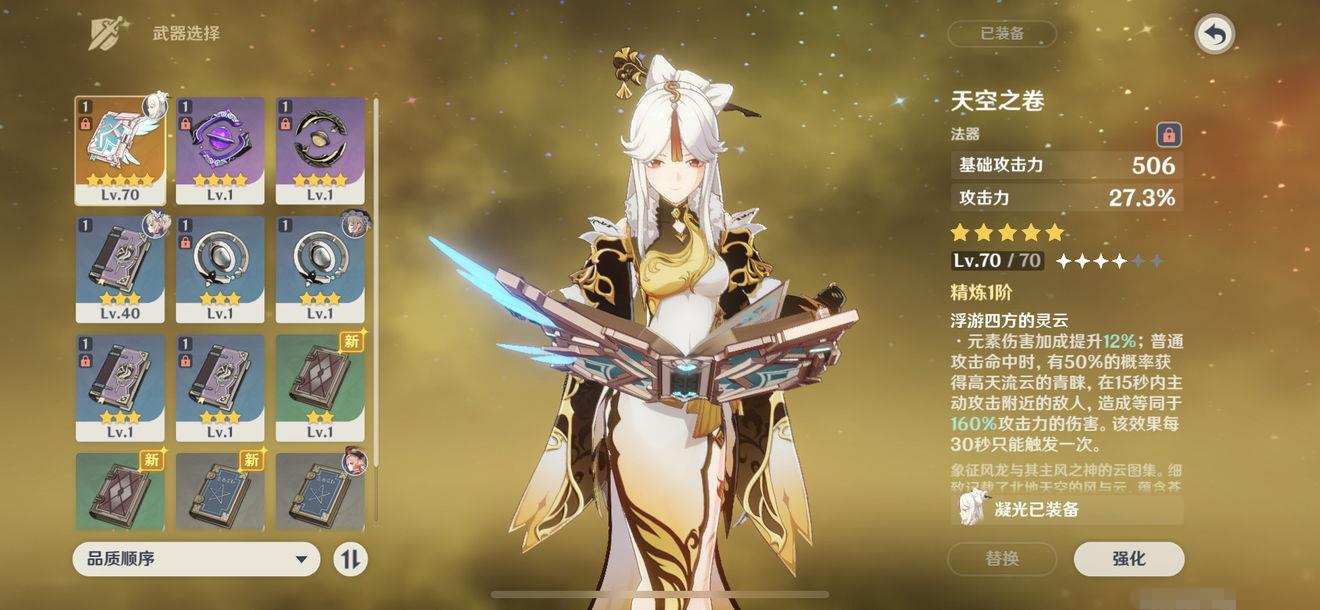
Task: Toggle the ascending/descending sort order button
Action: (350, 559)
